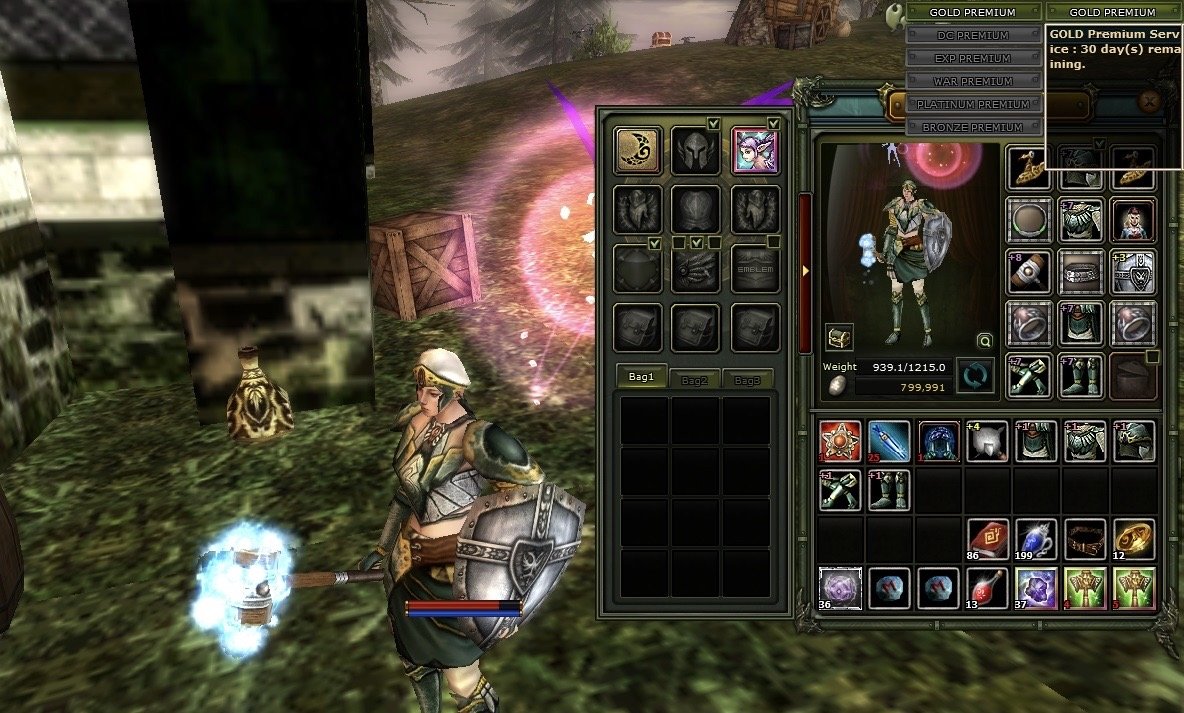Select the gold ring stack of 12
The width and height of the screenshot is (1184, 713).
point(1134,538)
